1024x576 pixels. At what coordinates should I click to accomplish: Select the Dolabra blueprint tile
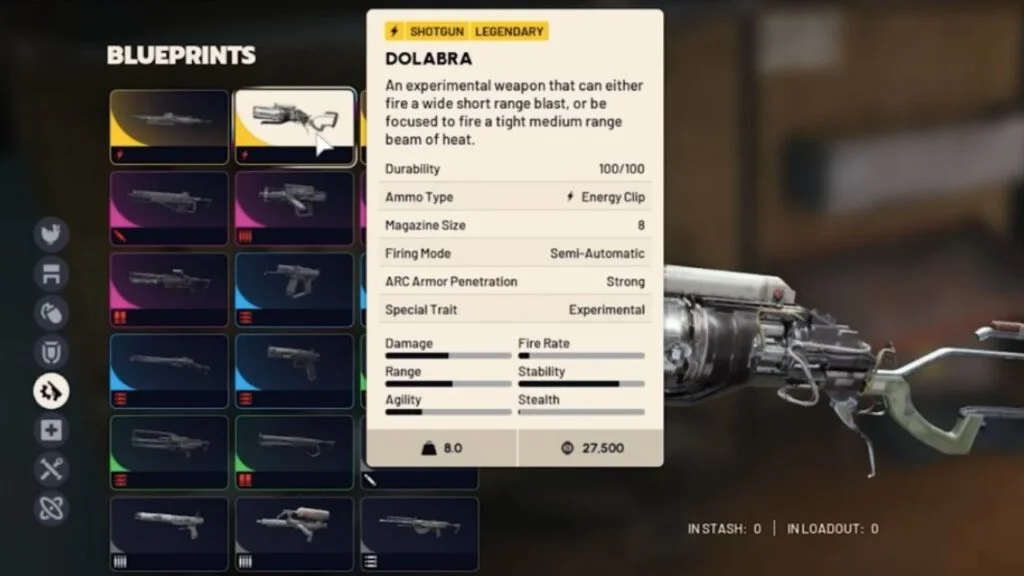tap(295, 126)
